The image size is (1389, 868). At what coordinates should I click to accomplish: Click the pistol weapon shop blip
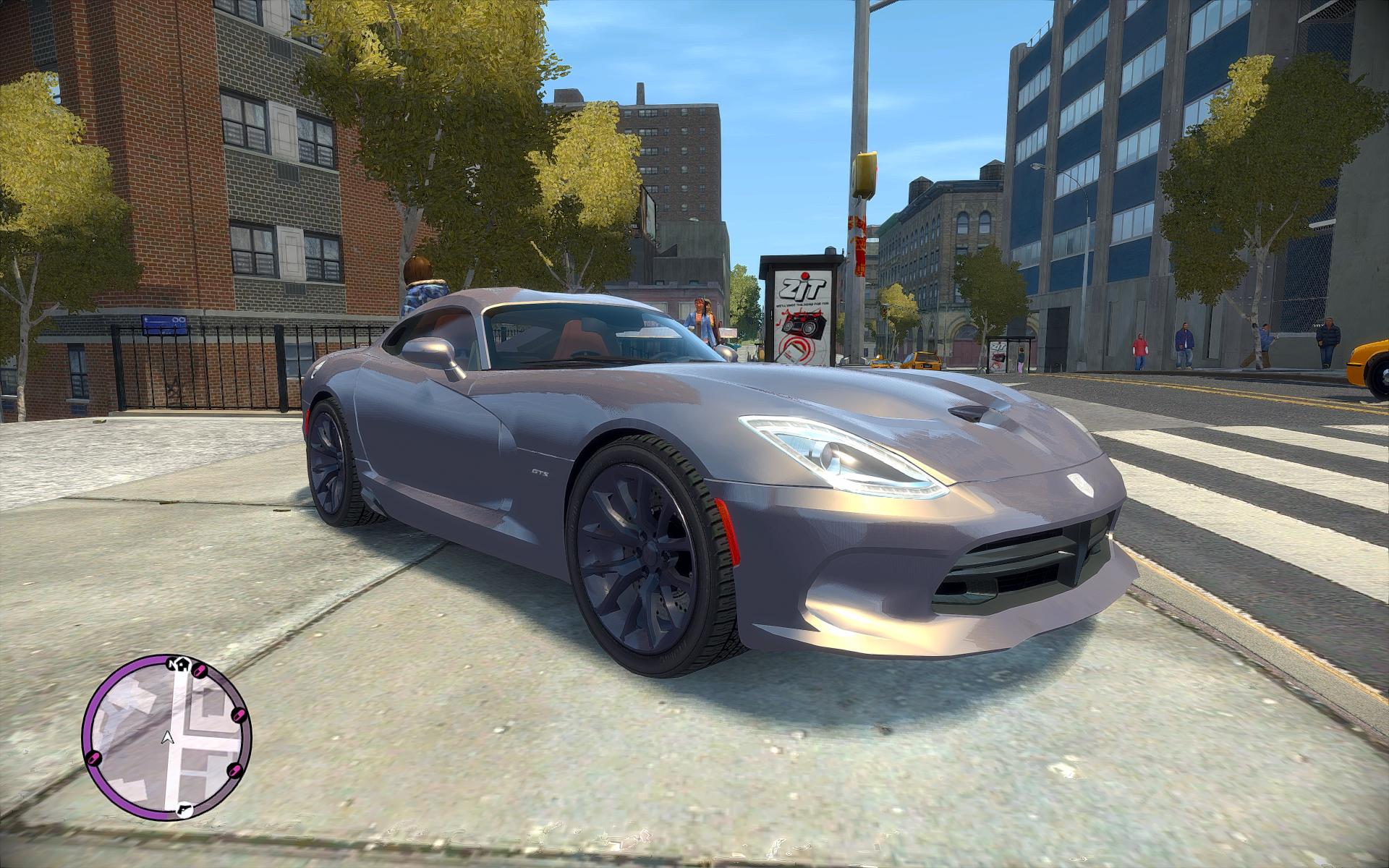pos(184,809)
